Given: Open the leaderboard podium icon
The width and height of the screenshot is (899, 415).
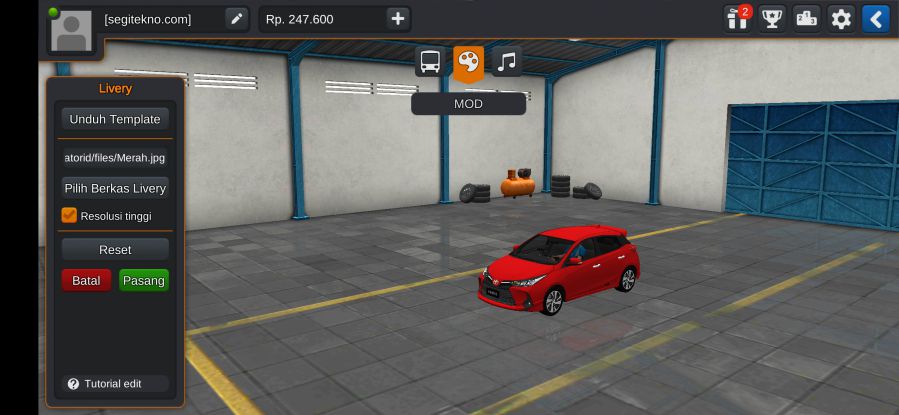Looking at the screenshot, I should [806, 18].
